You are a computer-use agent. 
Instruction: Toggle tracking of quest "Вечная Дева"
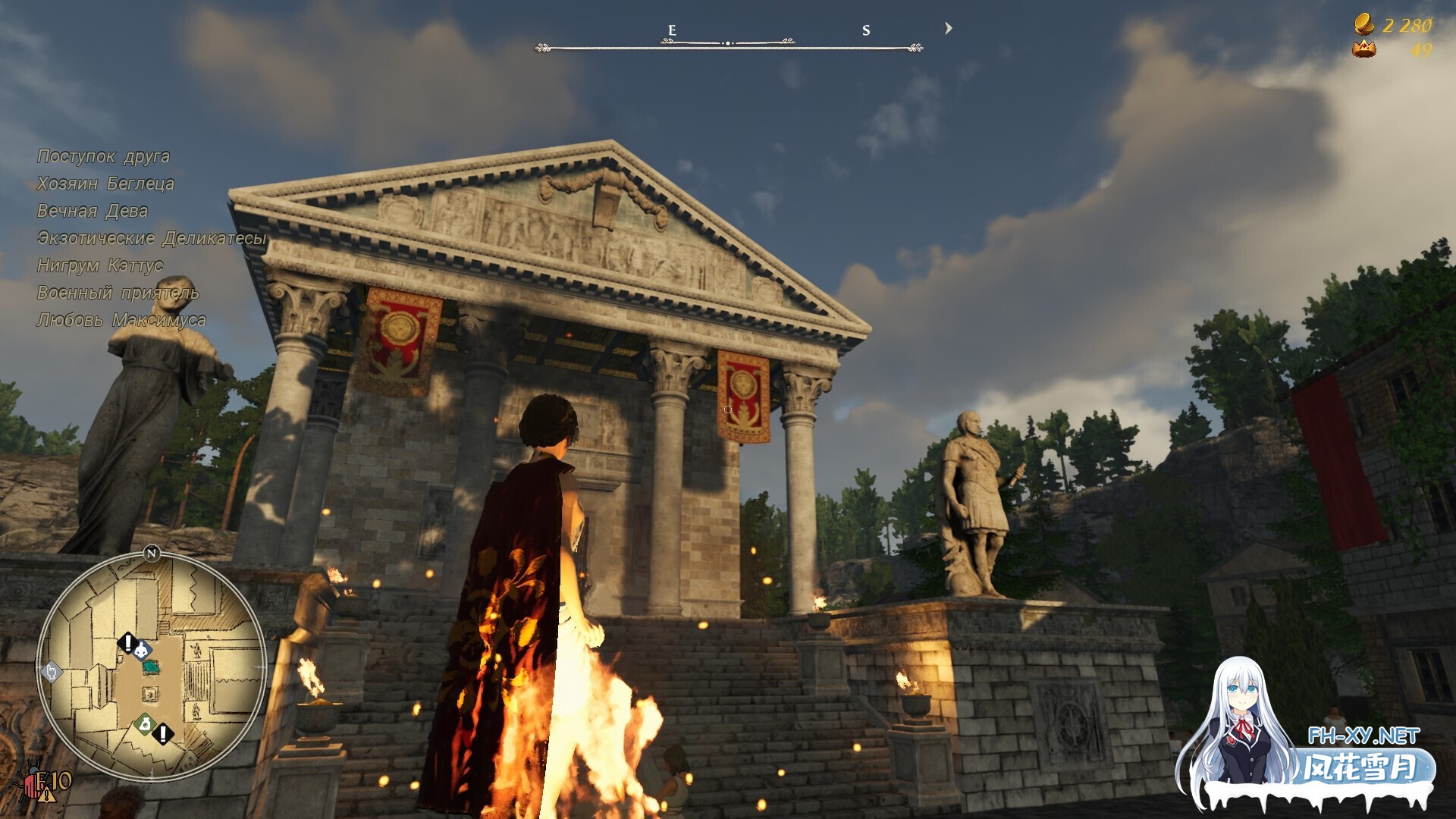[93, 212]
